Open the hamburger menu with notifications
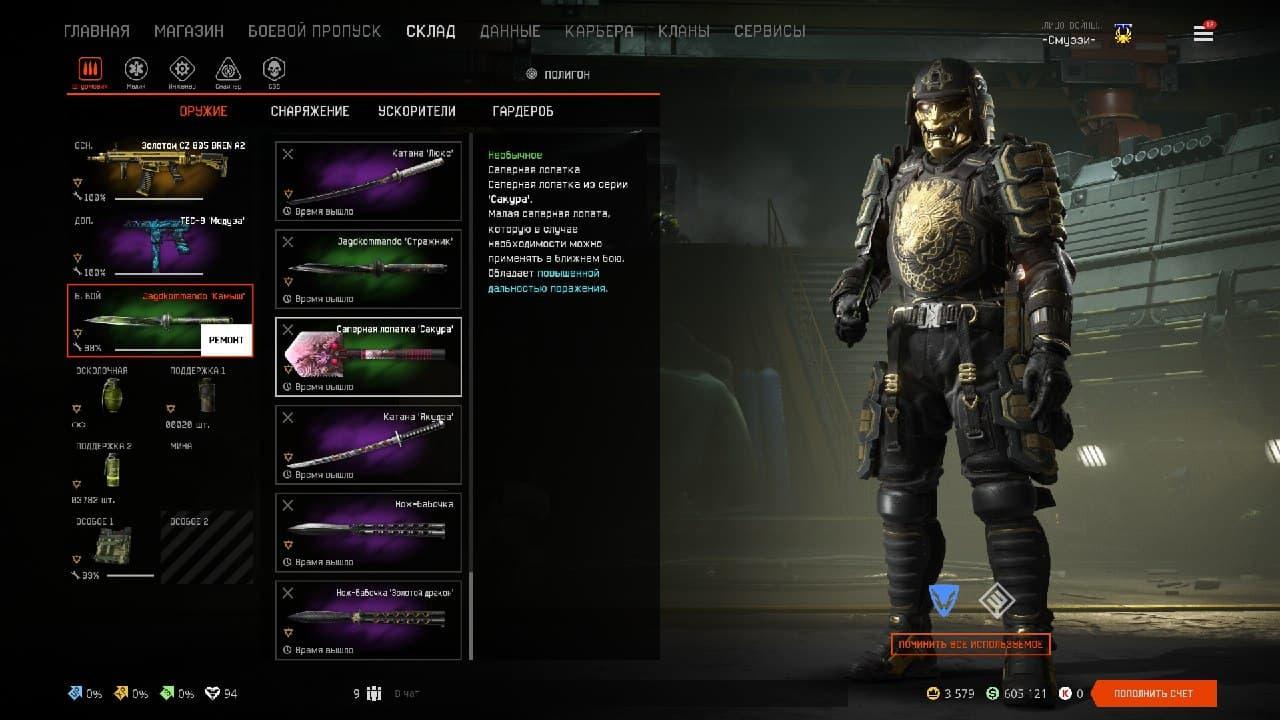This screenshot has width=1280, height=720. (1203, 34)
